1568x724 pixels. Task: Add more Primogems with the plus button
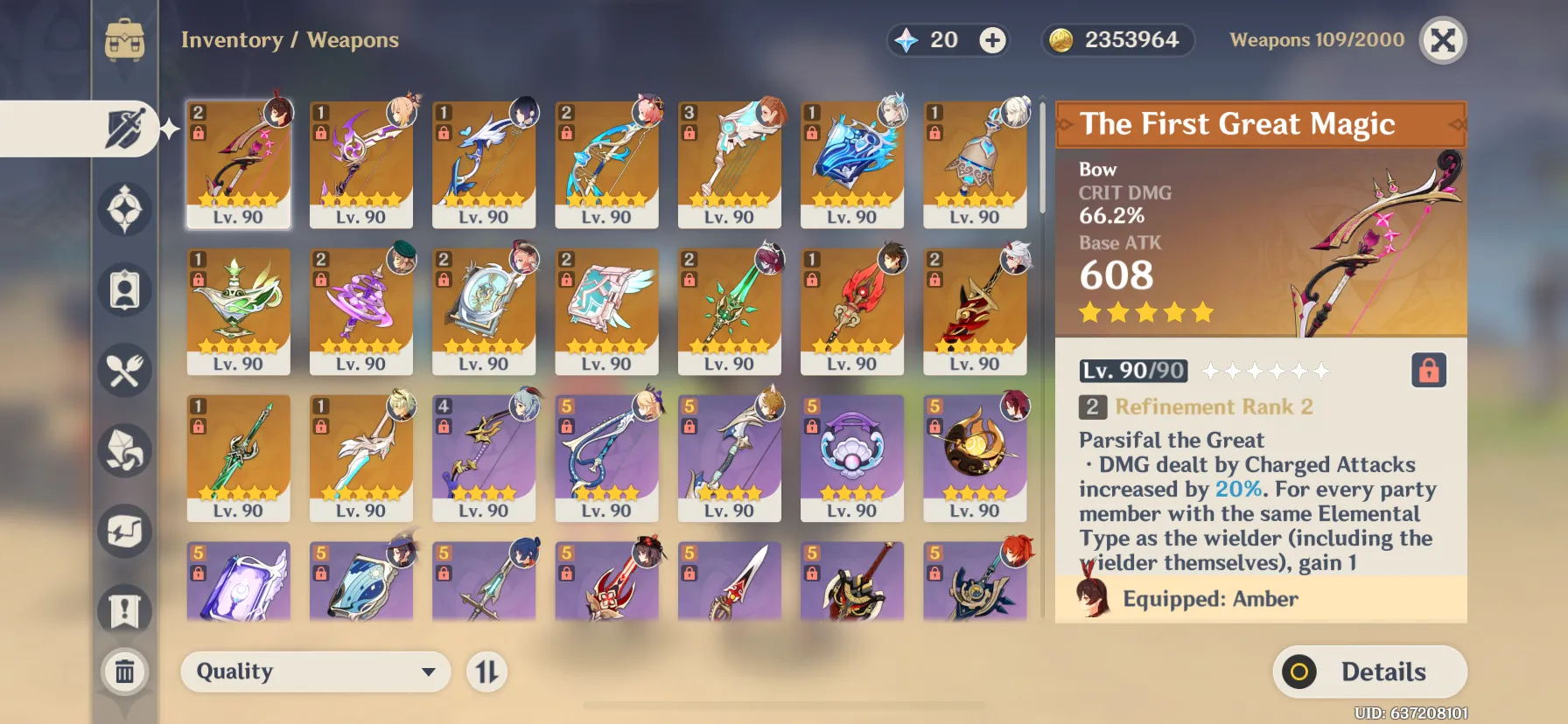992,40
